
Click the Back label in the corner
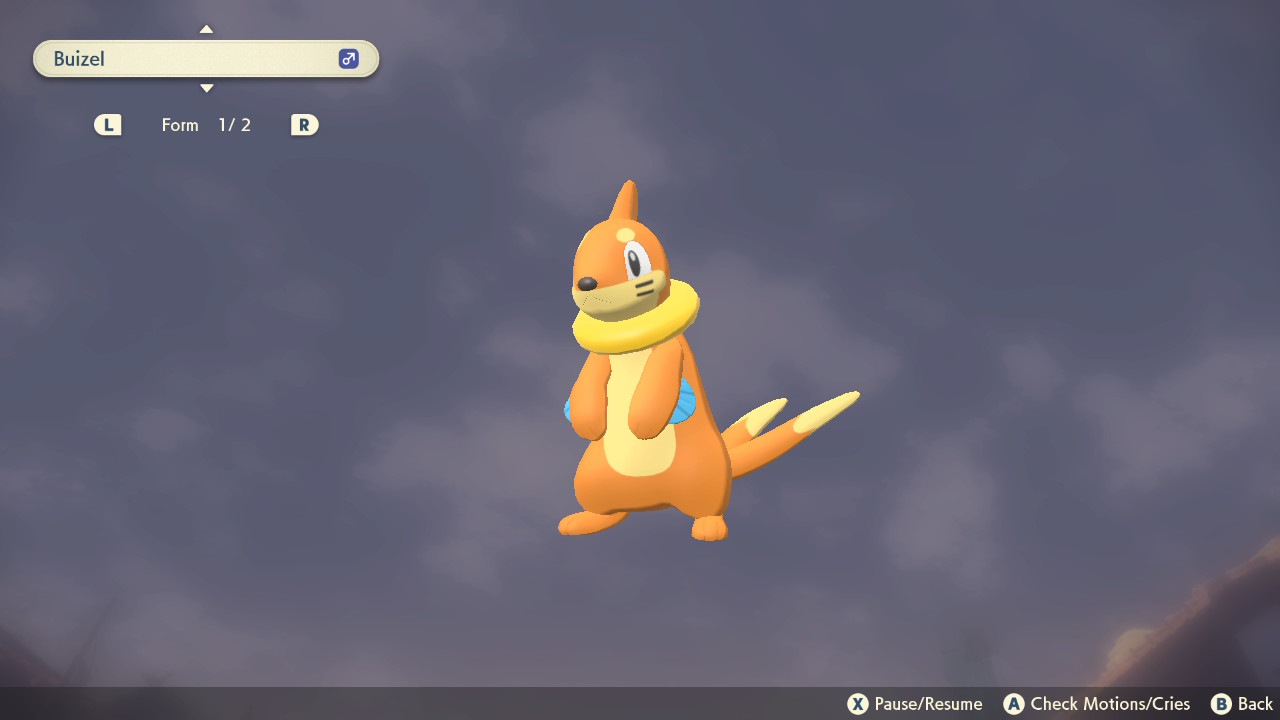(1254, 703)
